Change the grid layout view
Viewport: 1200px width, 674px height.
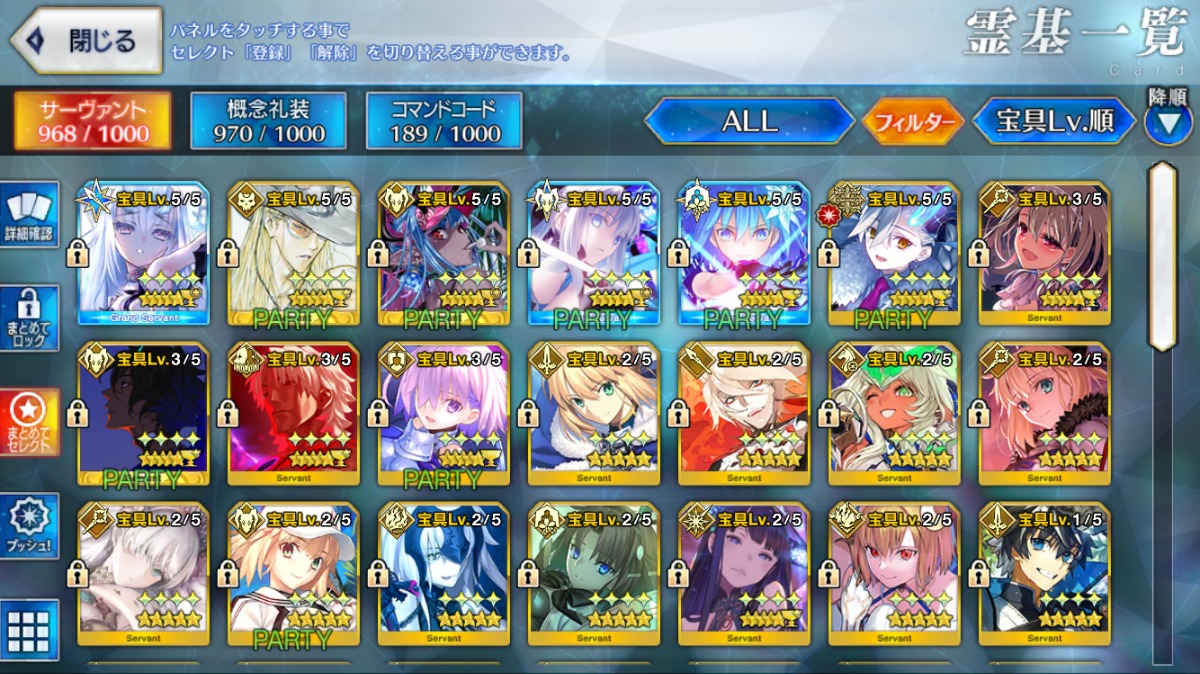click(x=29, y=630)
